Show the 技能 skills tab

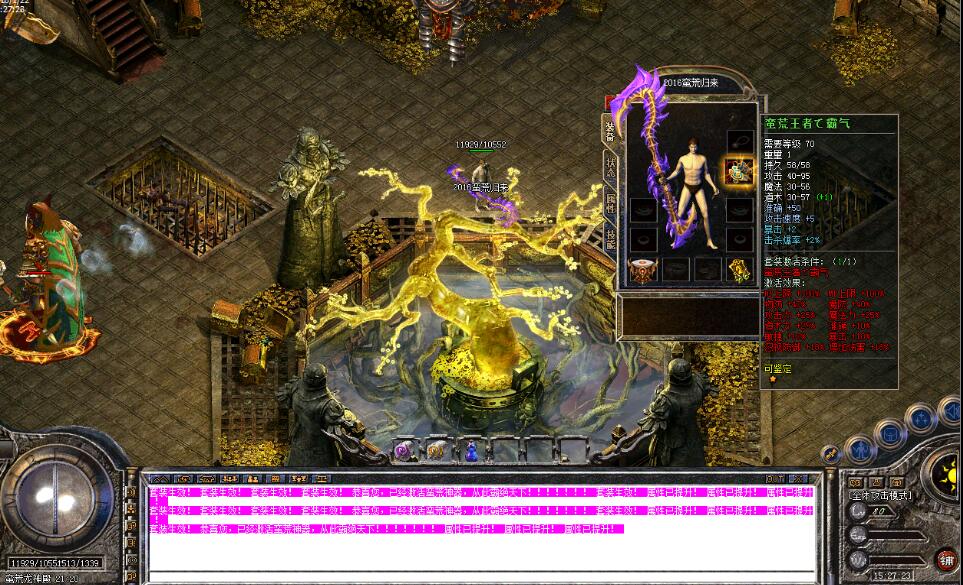coord(609,238)
